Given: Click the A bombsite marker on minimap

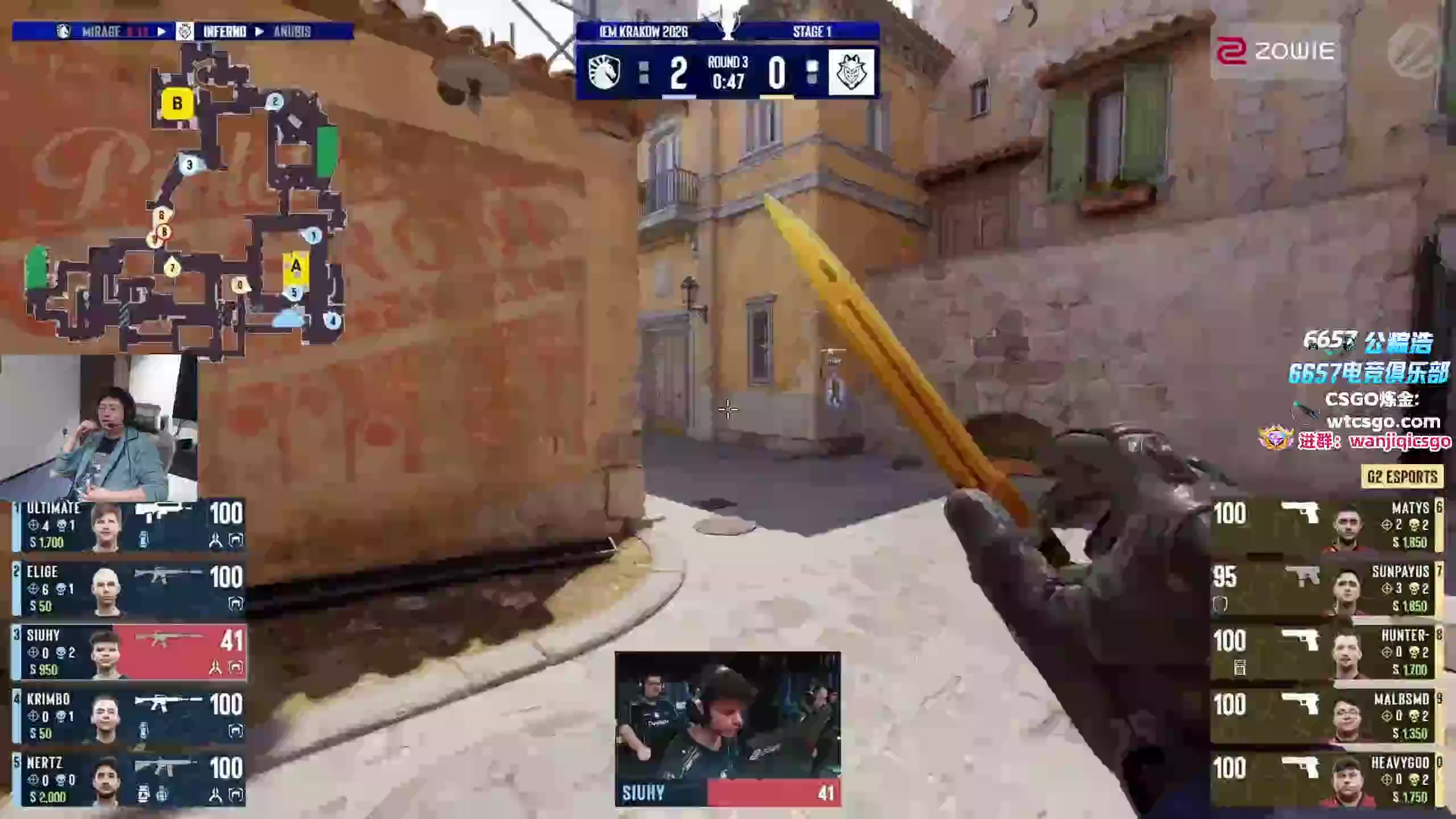Looking at the screenshot, I should coord(296,266).
